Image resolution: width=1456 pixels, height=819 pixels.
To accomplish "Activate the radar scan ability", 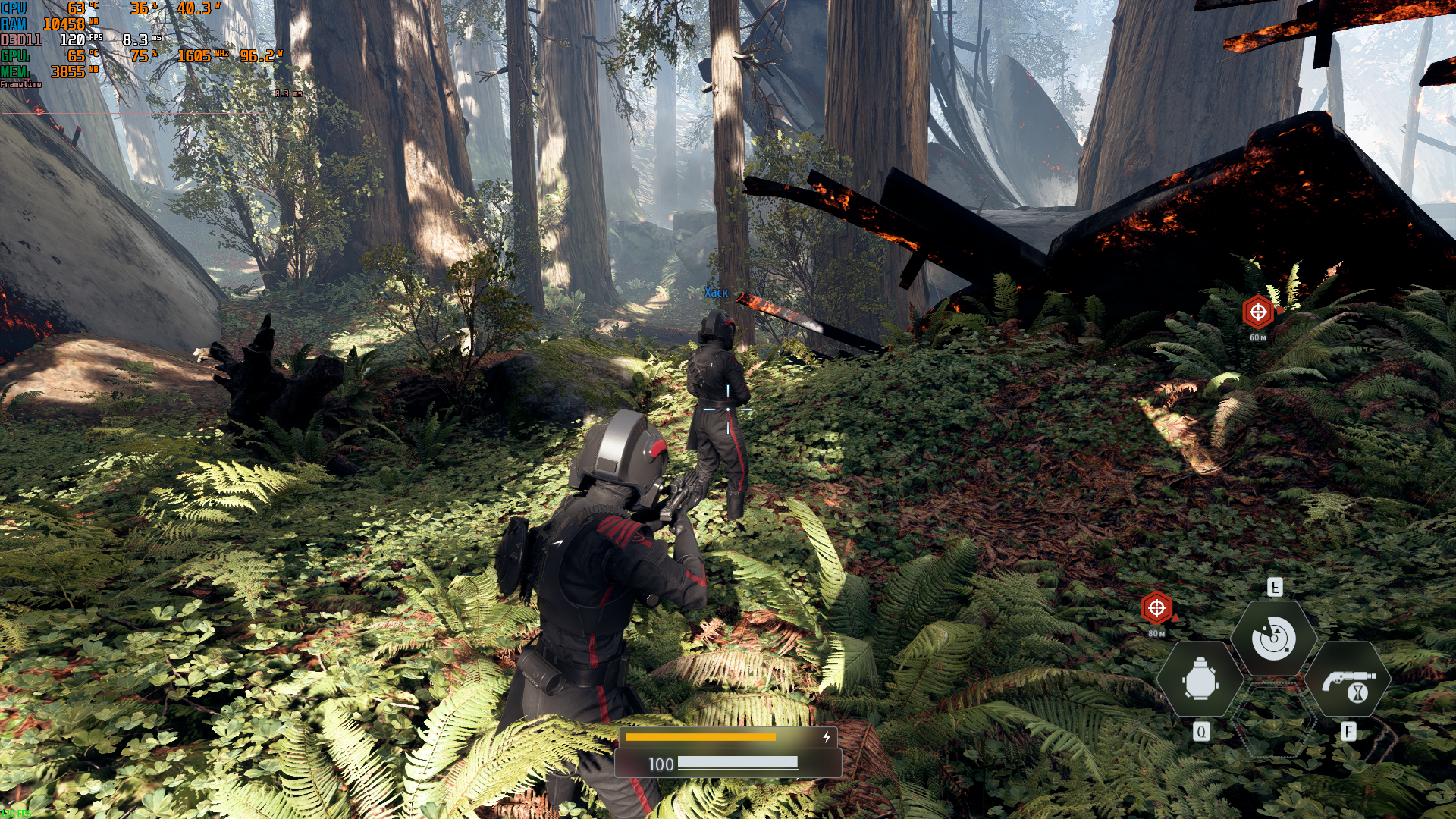I will point(1273,638).
